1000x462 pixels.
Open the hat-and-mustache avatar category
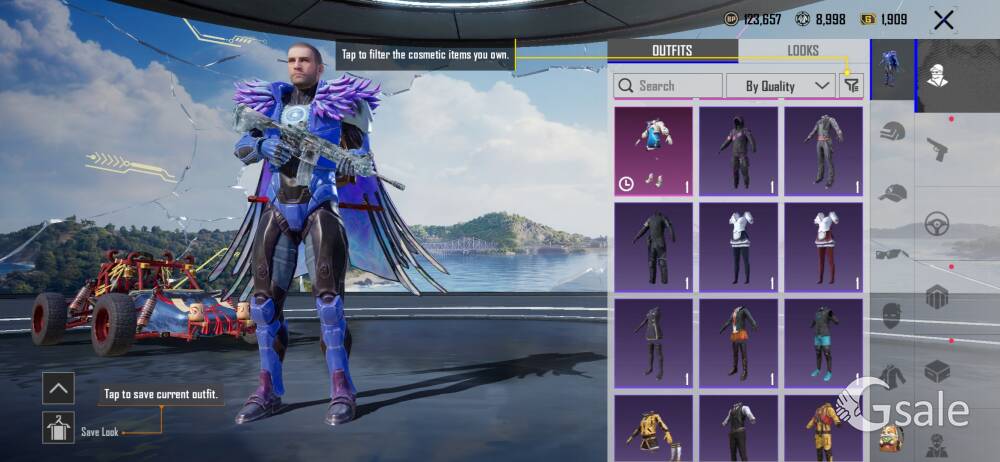coord(937,74)
